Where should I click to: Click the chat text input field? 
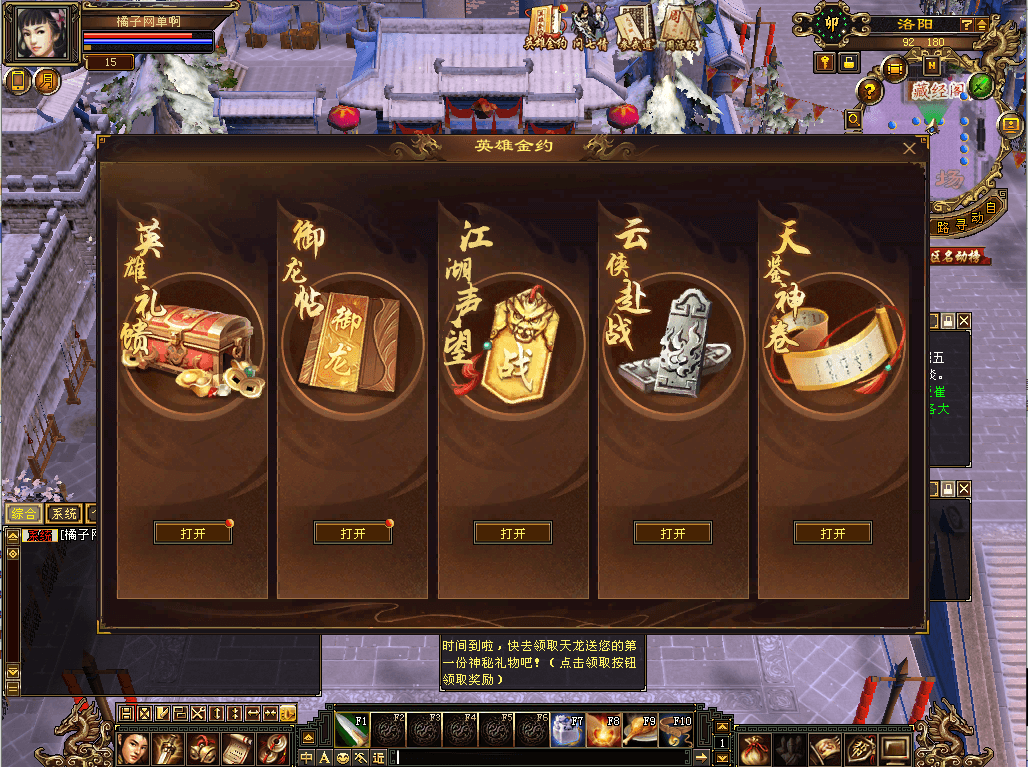(540, 757)
